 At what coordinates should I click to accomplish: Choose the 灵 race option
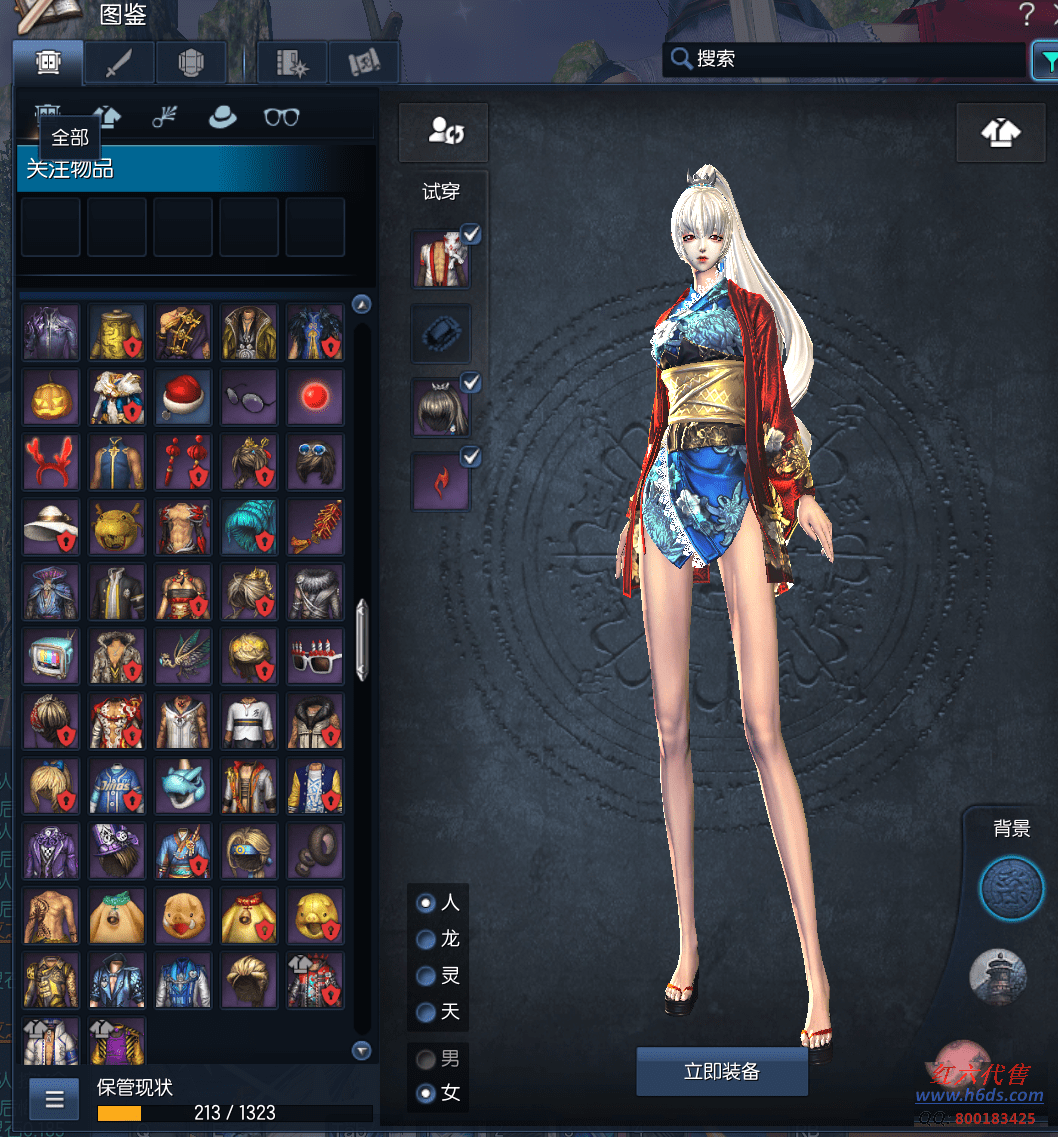[x=427, y=976]
